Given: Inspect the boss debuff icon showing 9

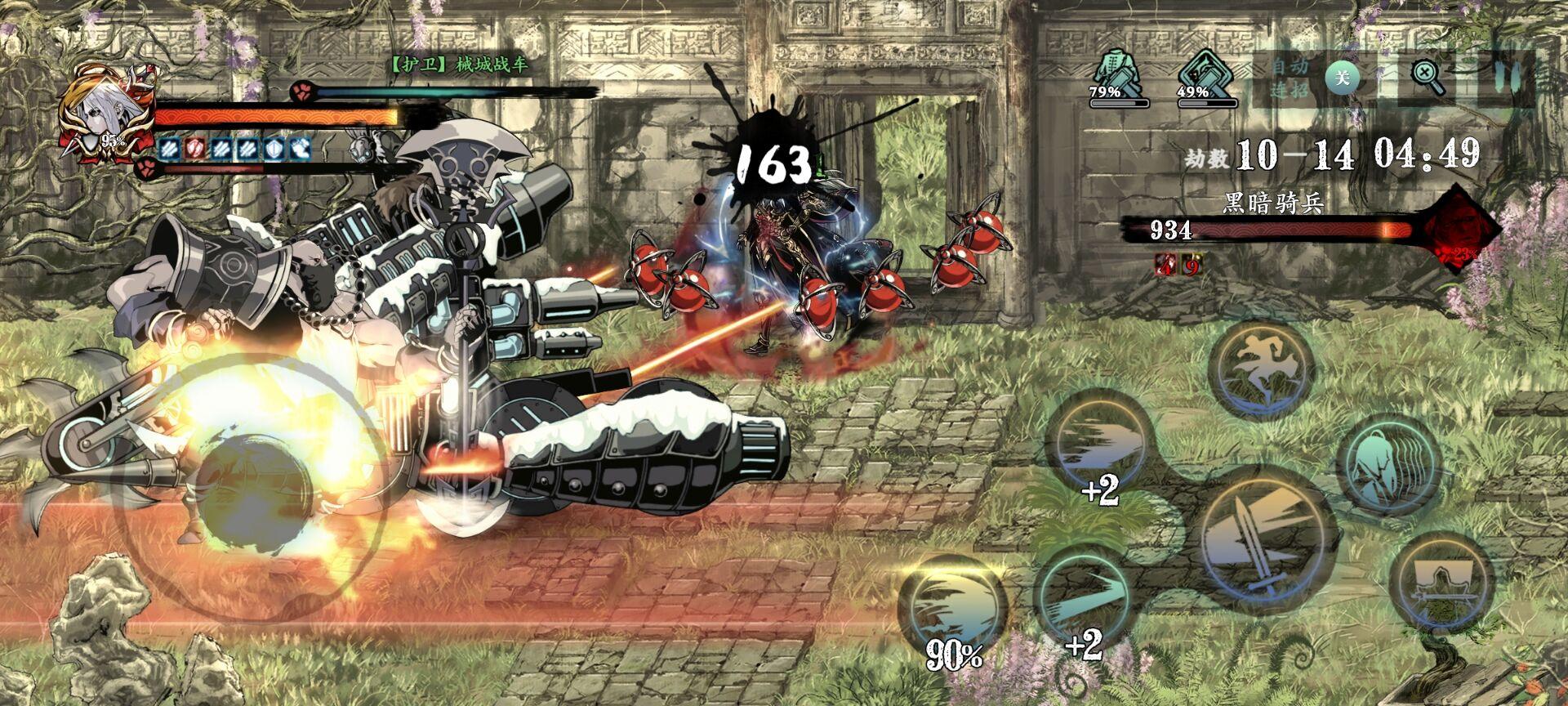Looking at the screenshot, I should tap(1192, 264).
